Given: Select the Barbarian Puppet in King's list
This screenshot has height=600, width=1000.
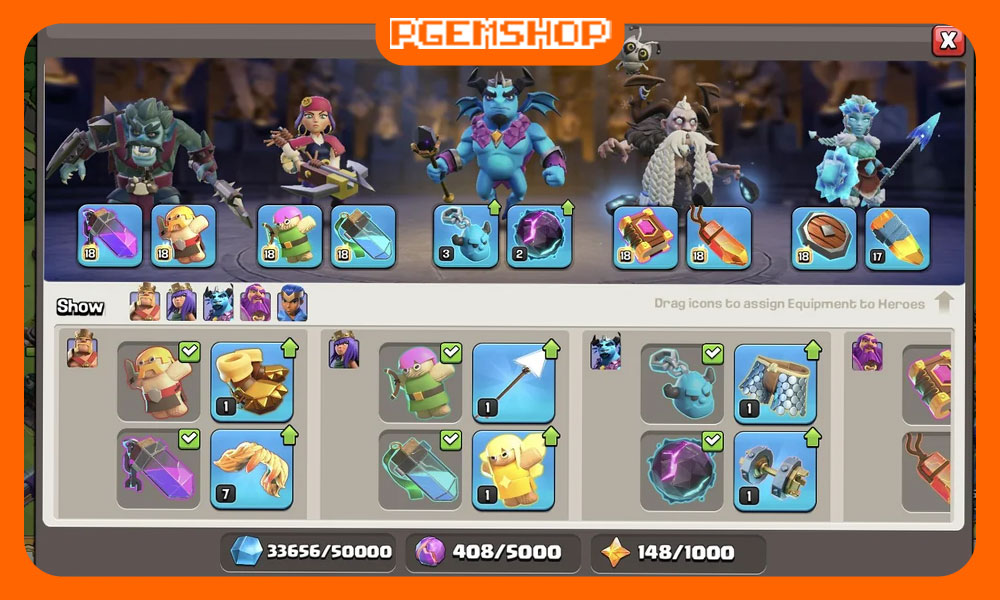Looking at the screenshot, I should 159,382.
